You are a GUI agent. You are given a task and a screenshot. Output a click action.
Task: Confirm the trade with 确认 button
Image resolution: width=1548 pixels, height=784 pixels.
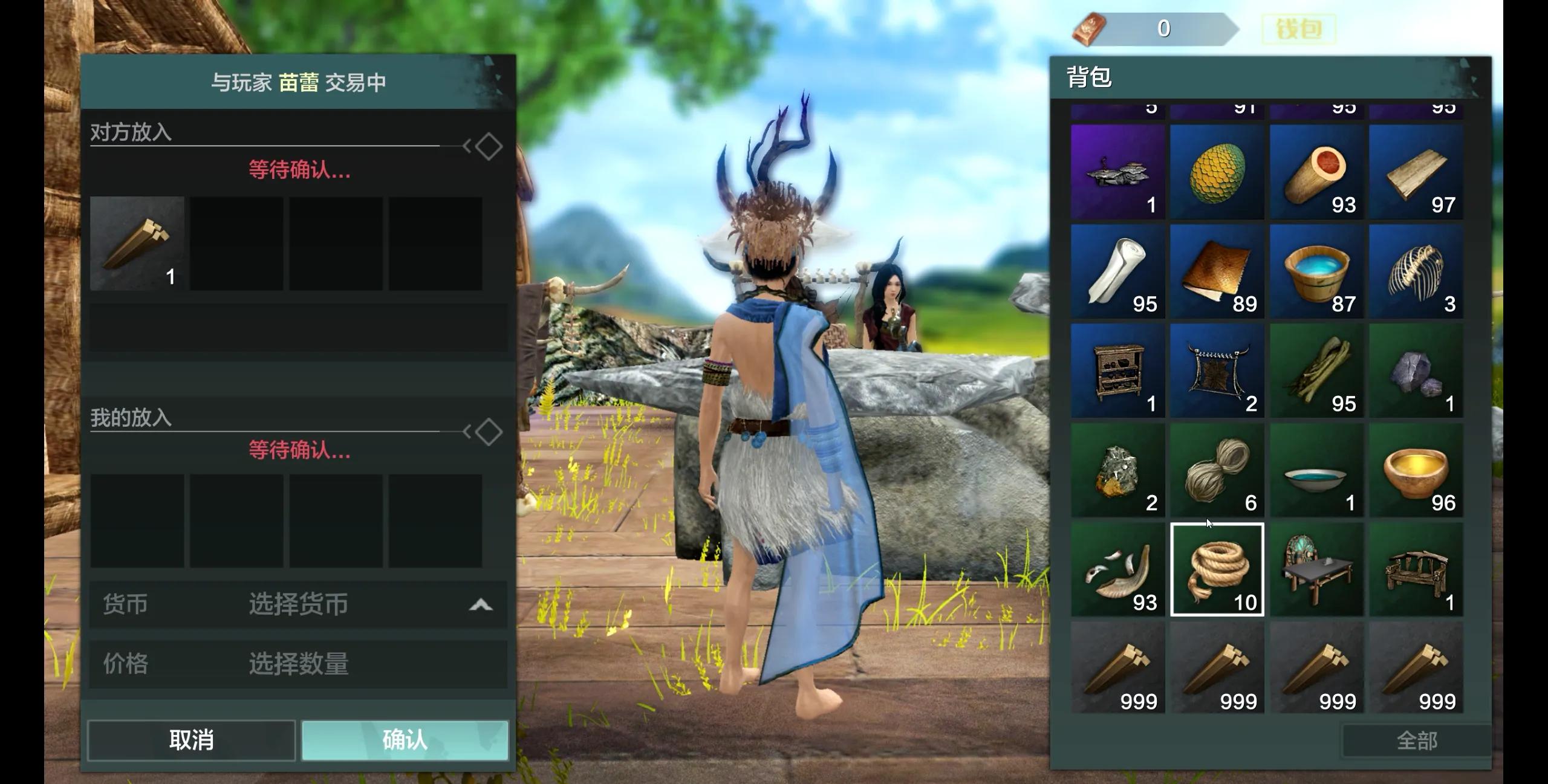pos(405,740)
